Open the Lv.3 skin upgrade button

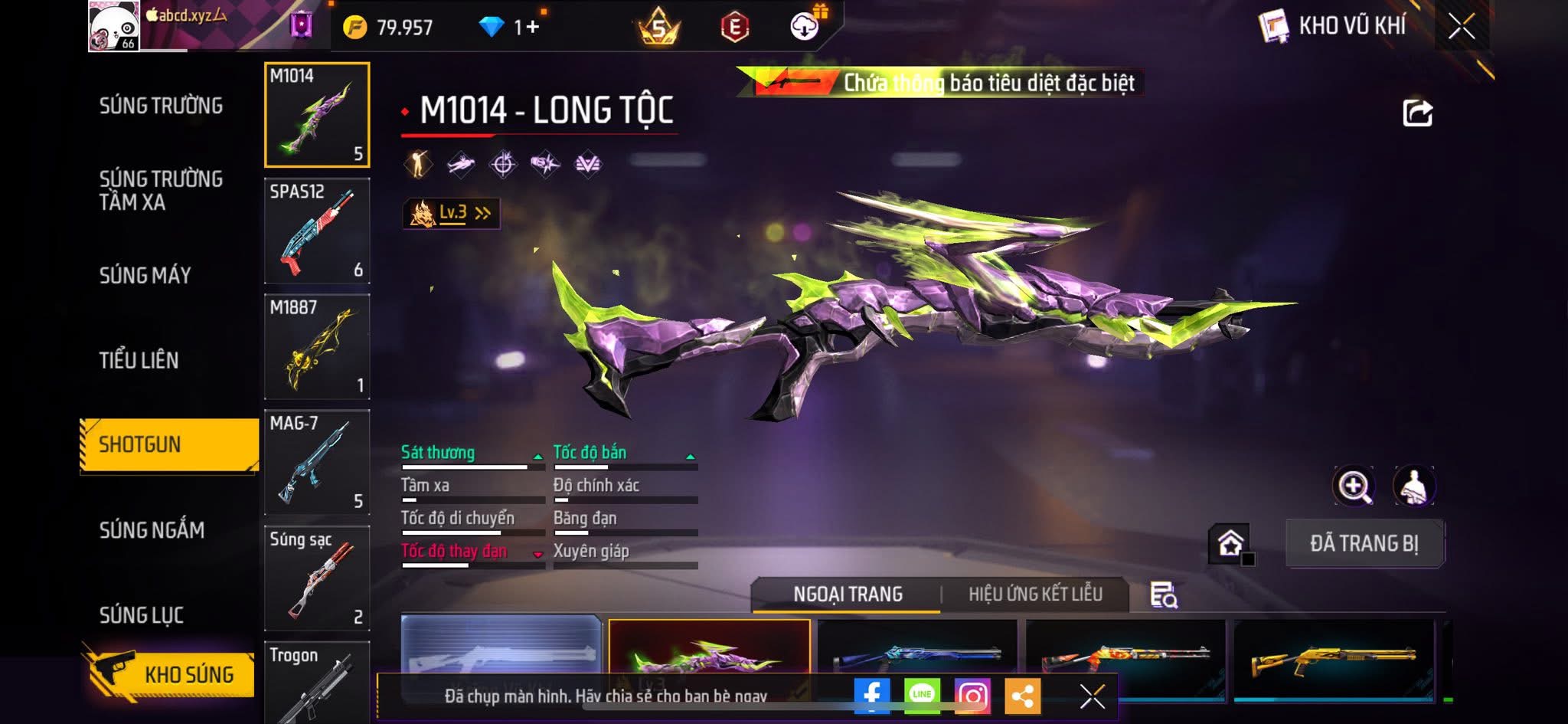(452, 213)
